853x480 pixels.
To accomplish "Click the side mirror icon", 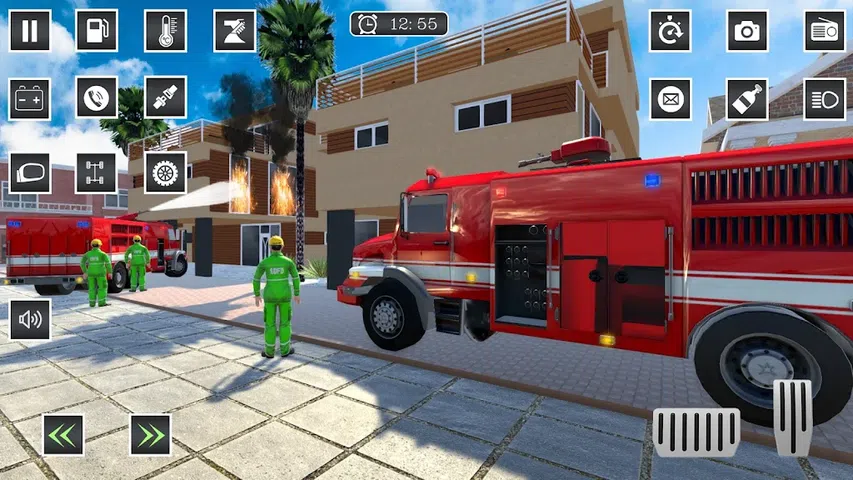I will coord(30,172).
